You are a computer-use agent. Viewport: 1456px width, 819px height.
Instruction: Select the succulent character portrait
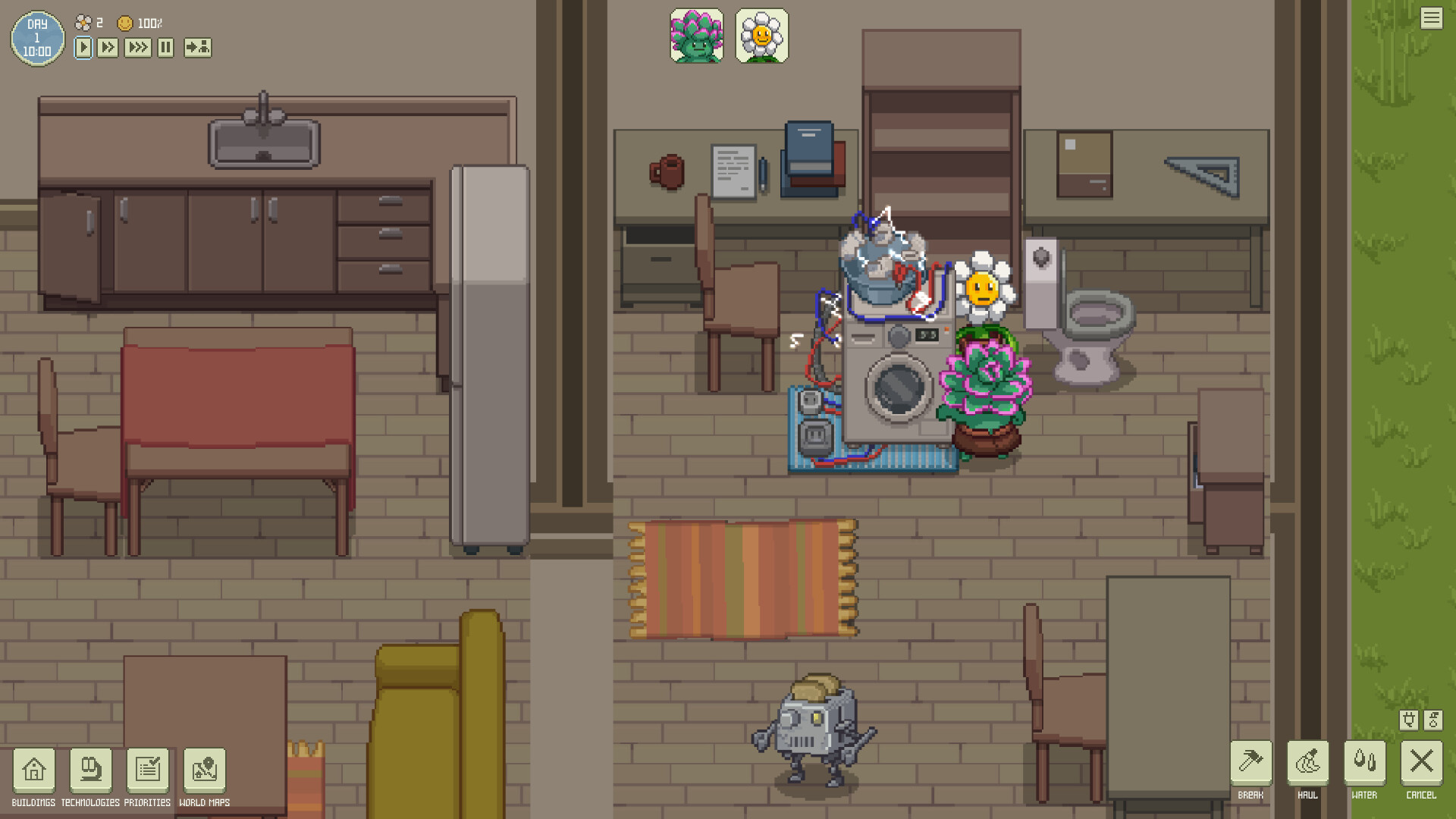tap(696, 36)
